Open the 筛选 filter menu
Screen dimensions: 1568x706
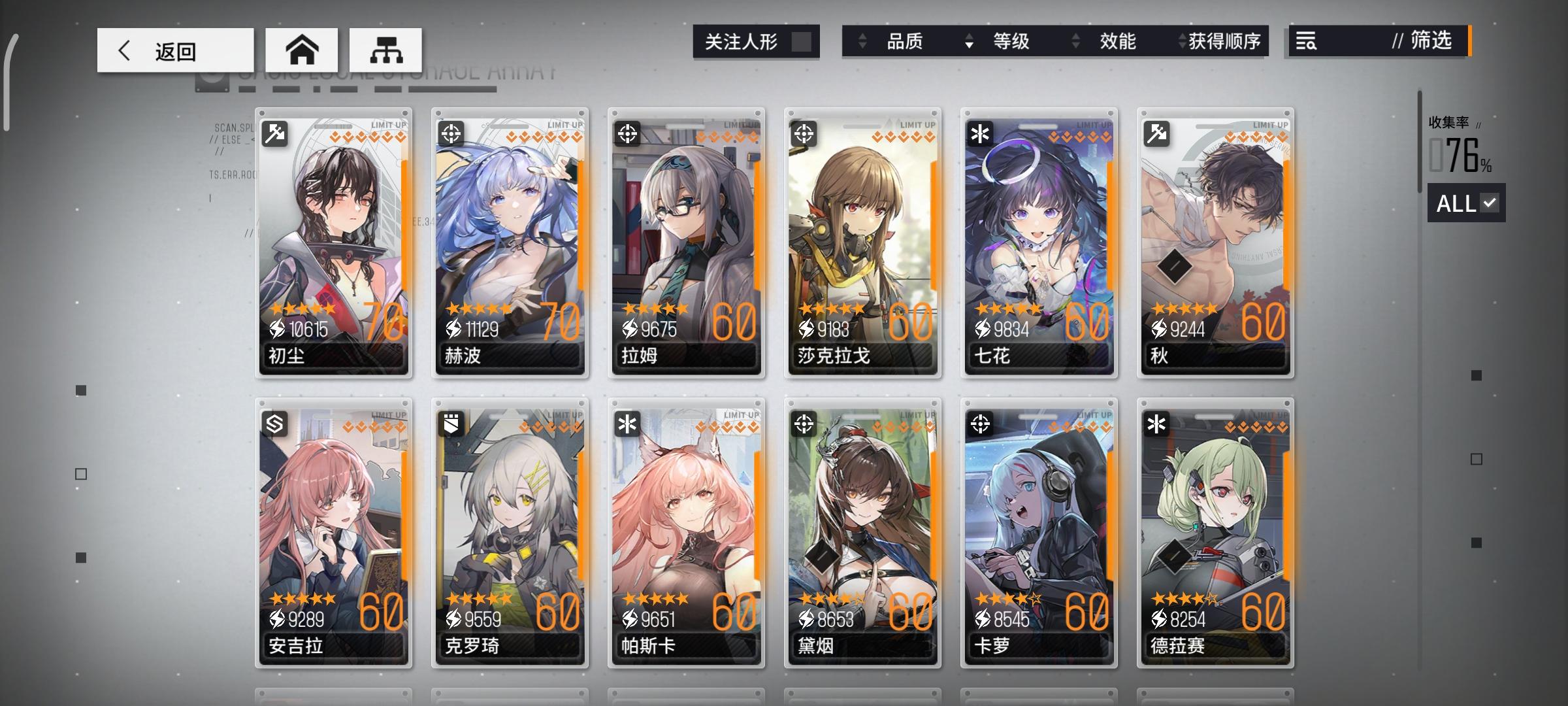tap(1431, 41)
